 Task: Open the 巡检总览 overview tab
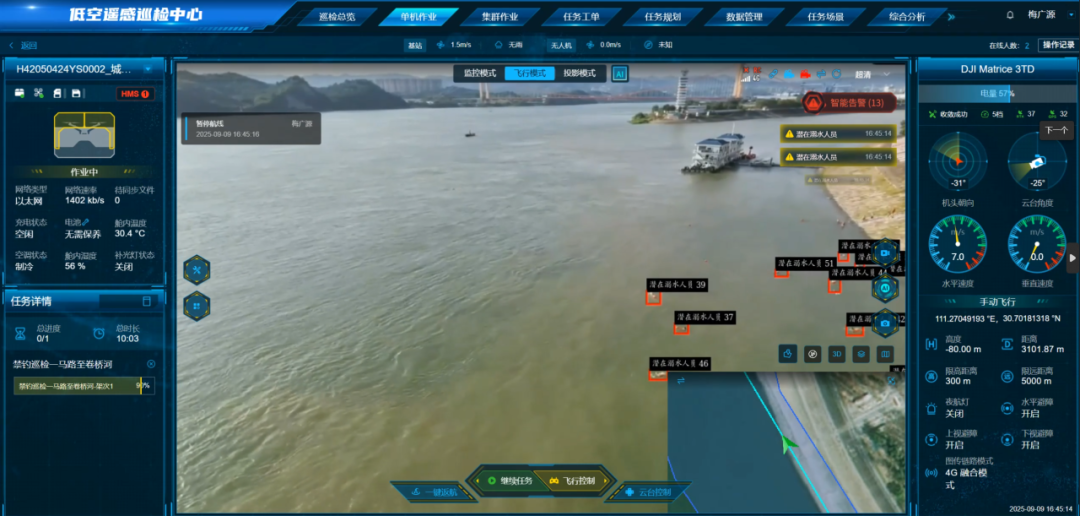[336, 17]
